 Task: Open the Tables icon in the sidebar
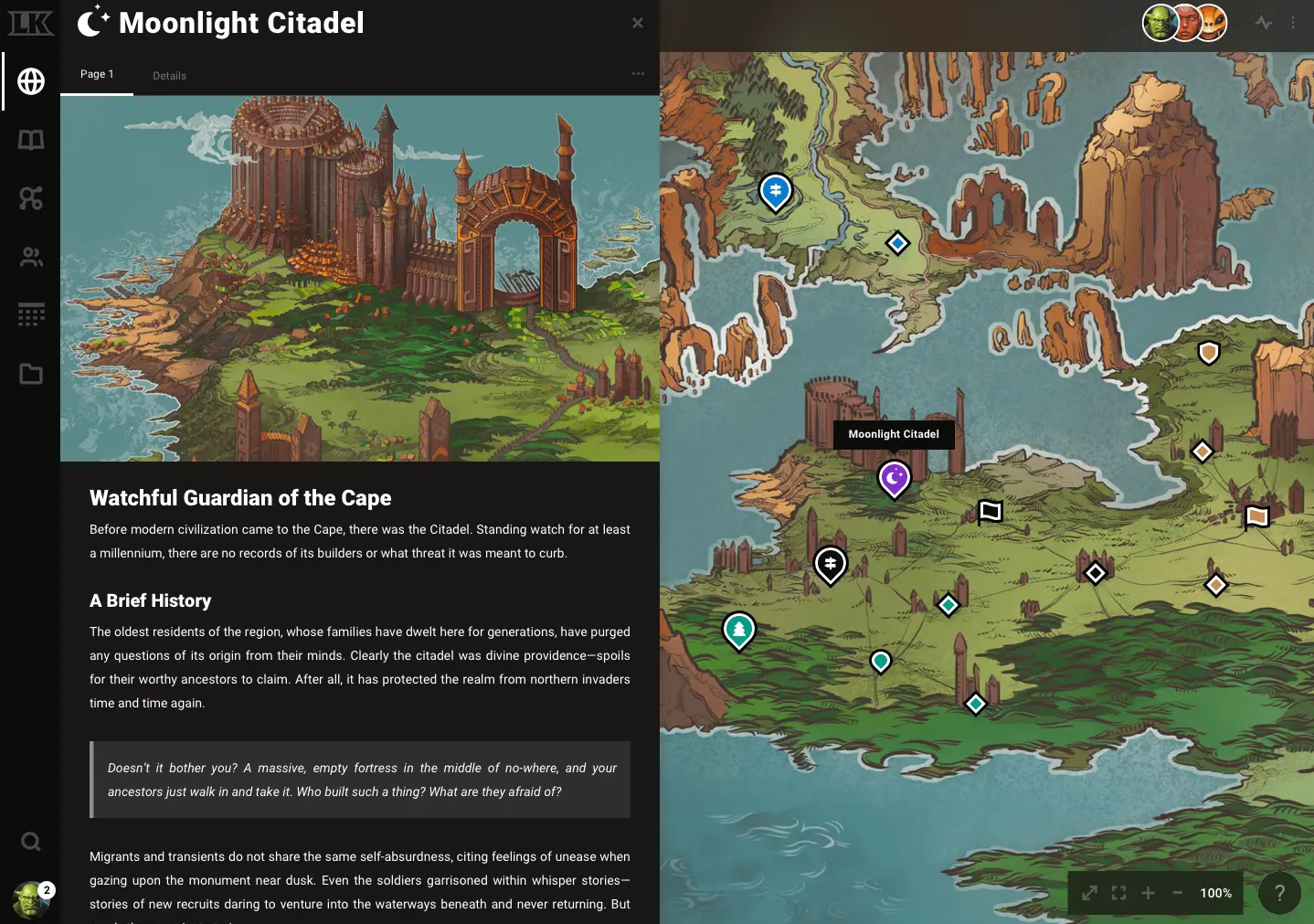click(31, 314)
